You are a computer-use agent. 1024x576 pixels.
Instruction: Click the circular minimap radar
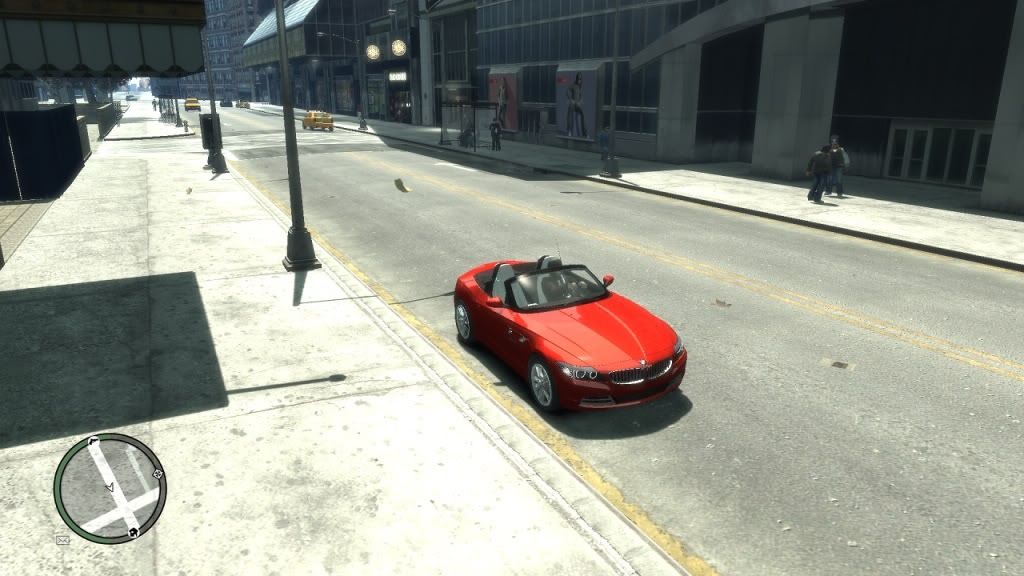[110, 488]
